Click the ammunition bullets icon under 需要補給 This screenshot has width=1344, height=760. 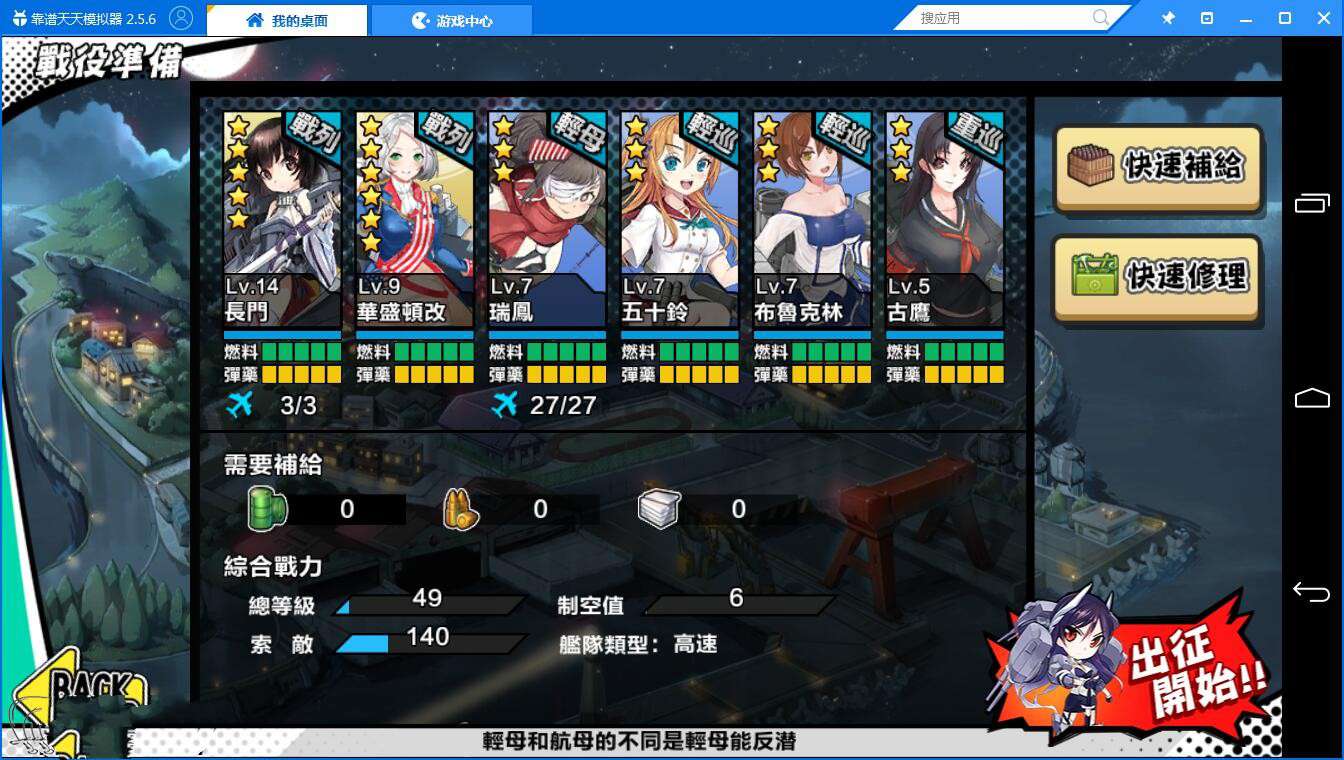pos(459,508)
